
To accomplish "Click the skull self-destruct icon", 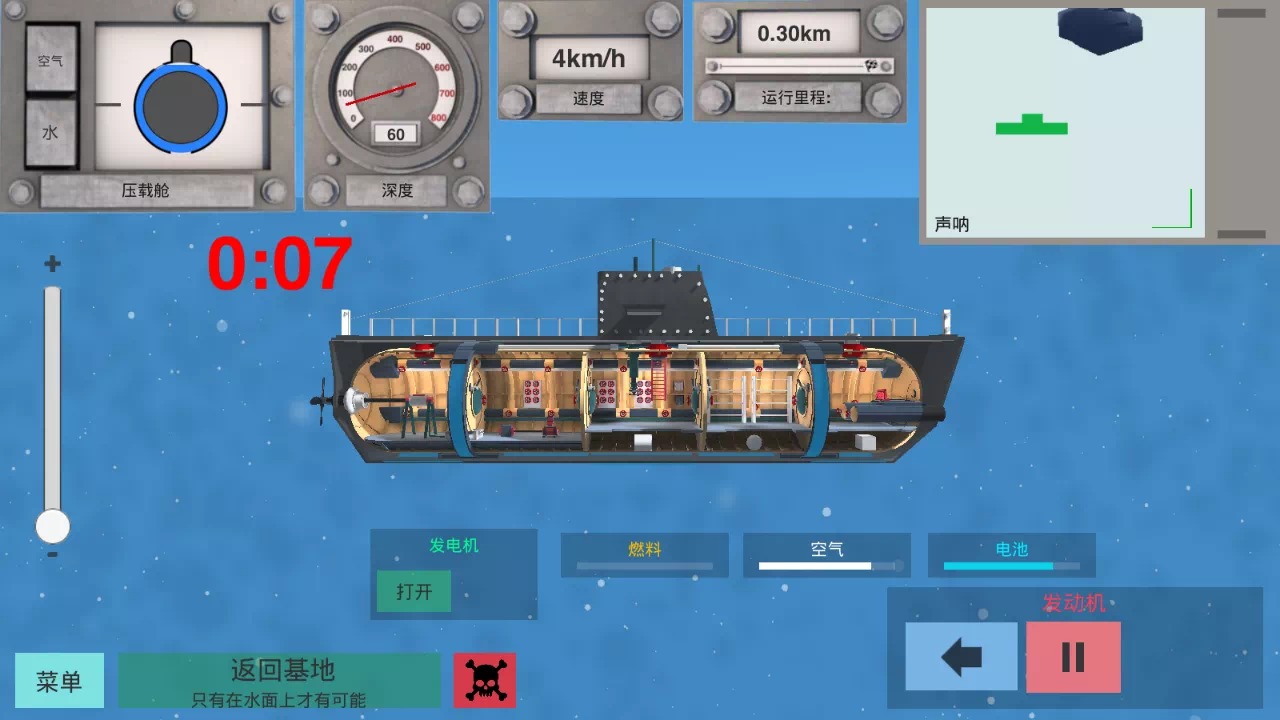I will tap(485, 679).
